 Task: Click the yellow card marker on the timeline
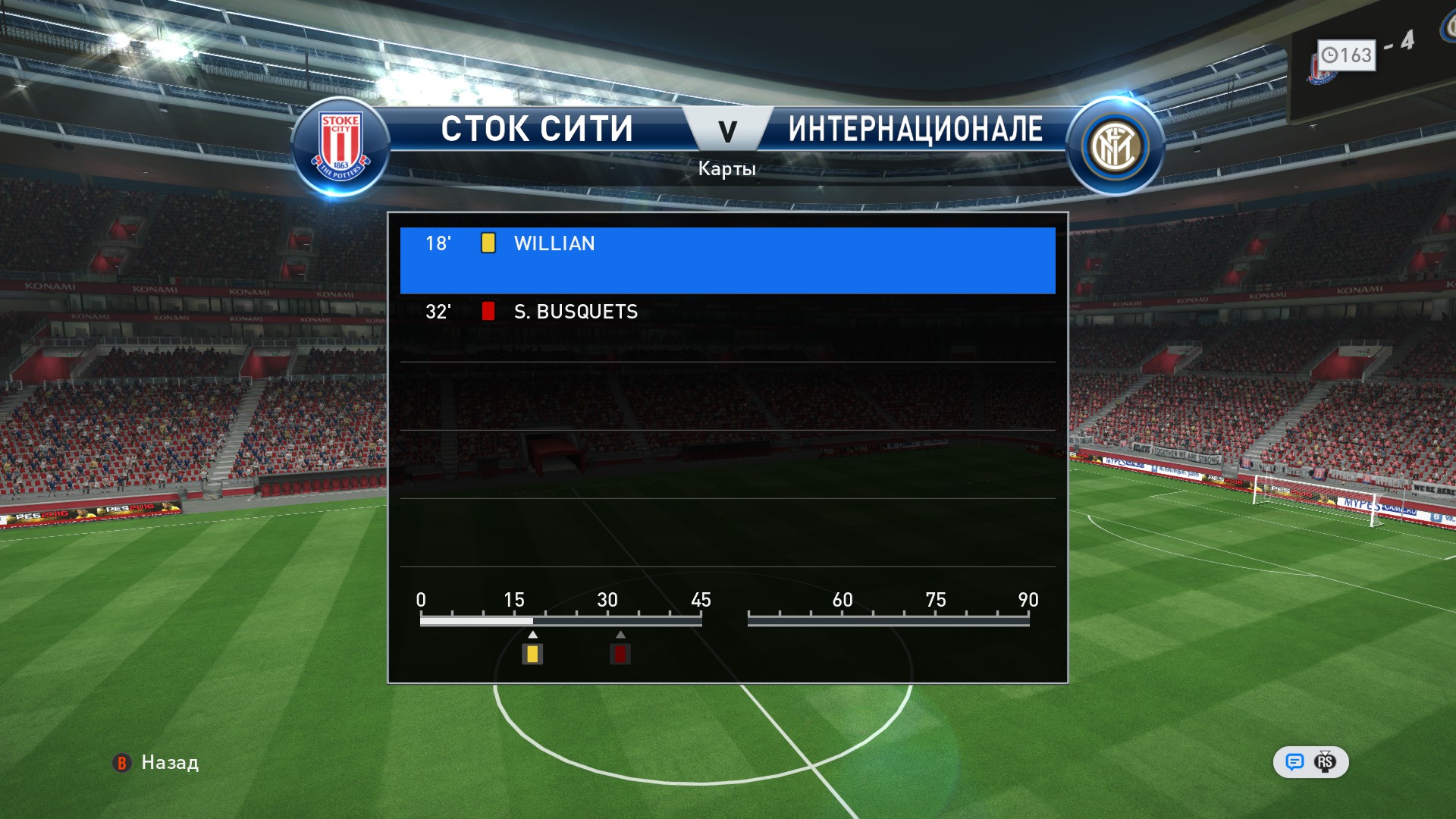coord(532,654)
